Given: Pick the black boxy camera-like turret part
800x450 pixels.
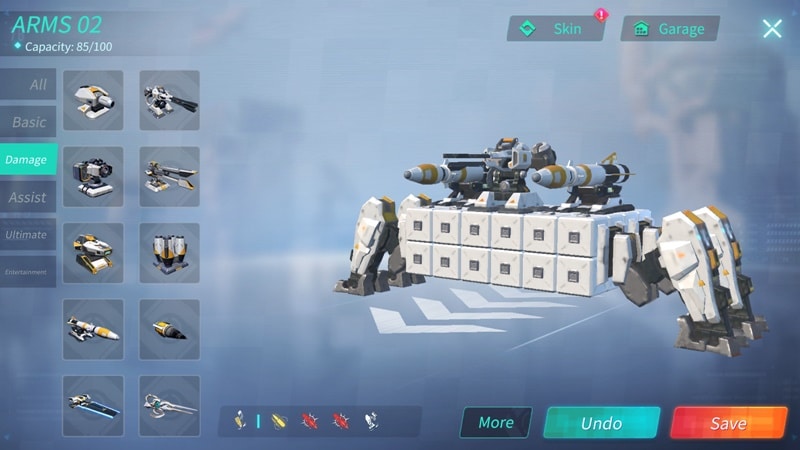Looking at the screenshot, I should pos(93,177).
